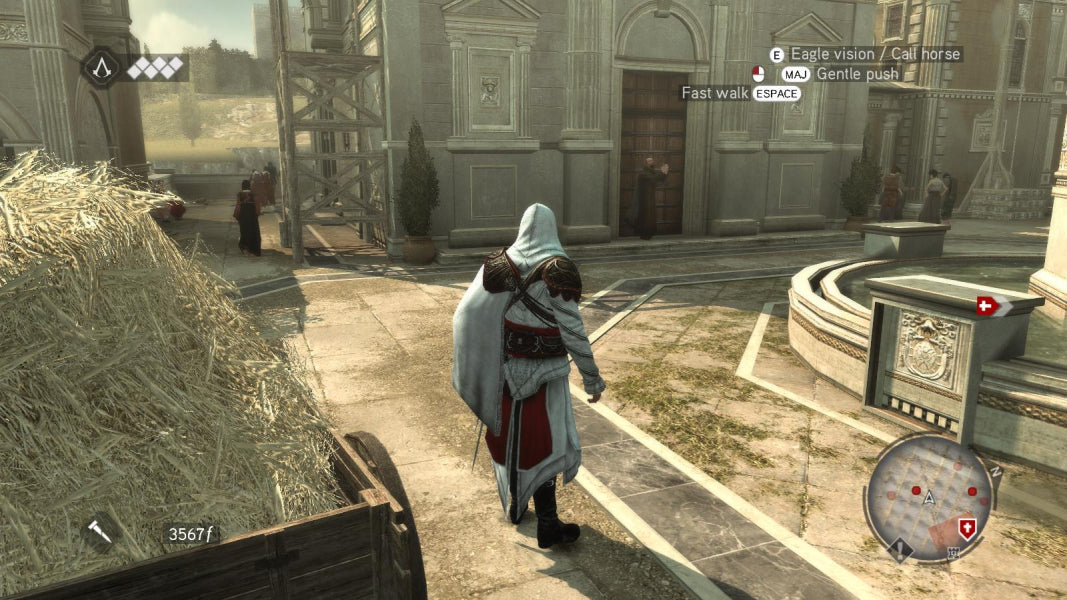This screenshot has width=1067, height=600.
Task: Select the tower icon at minimap edge
Action: coord(952,552)
